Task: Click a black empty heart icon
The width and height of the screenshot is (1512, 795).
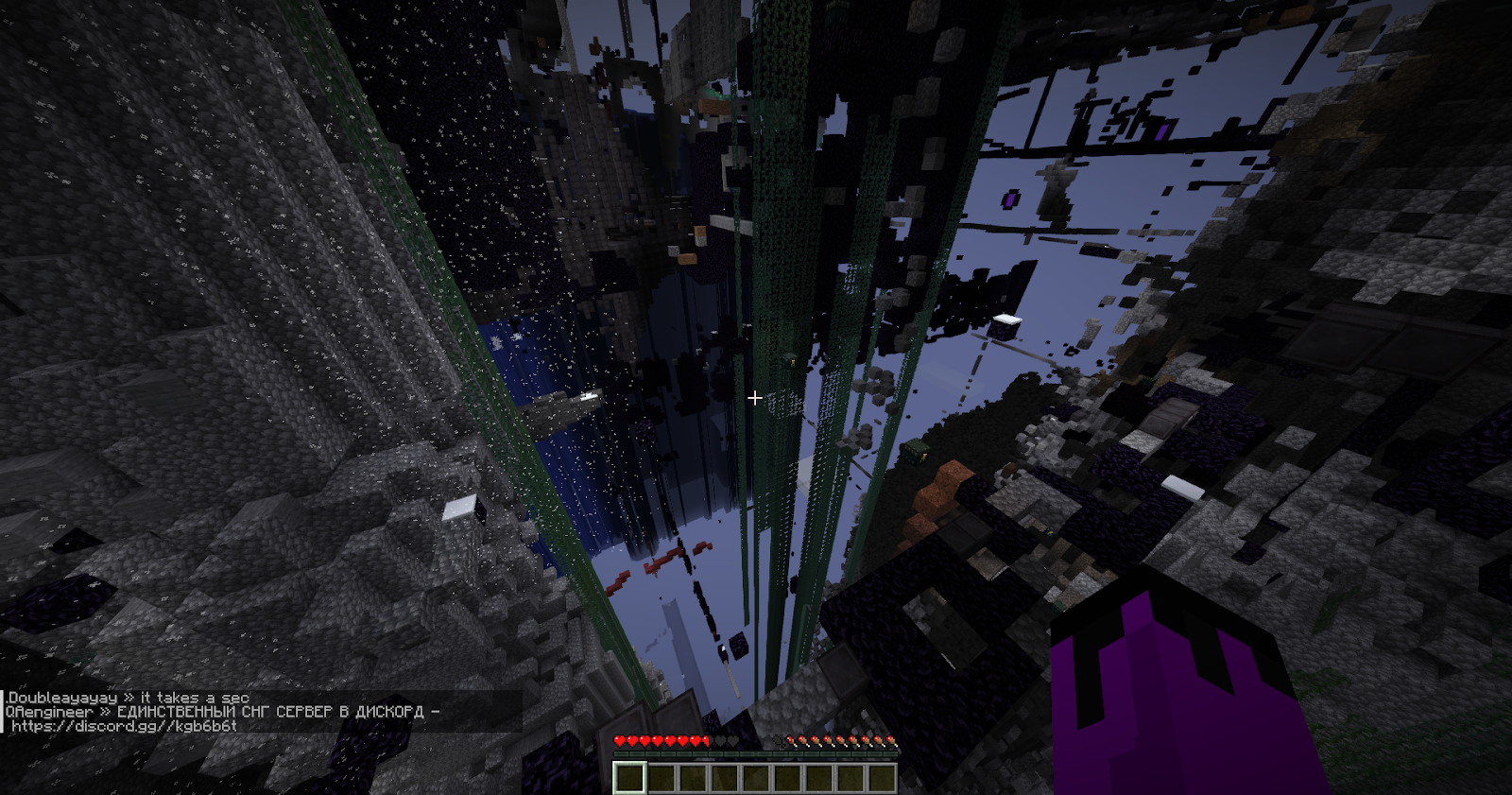Action: [x=721, y=740]
